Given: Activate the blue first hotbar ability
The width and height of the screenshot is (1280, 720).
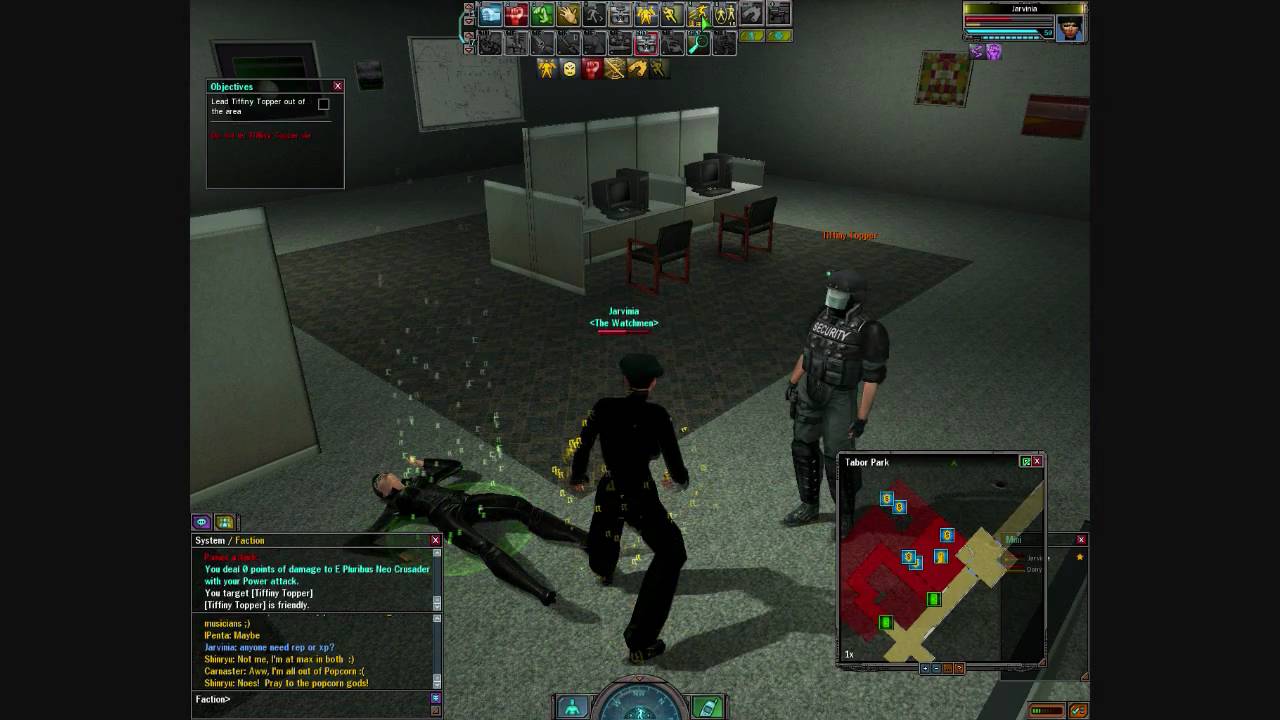Looking at the screenshot, I should [x=490, y=14].
